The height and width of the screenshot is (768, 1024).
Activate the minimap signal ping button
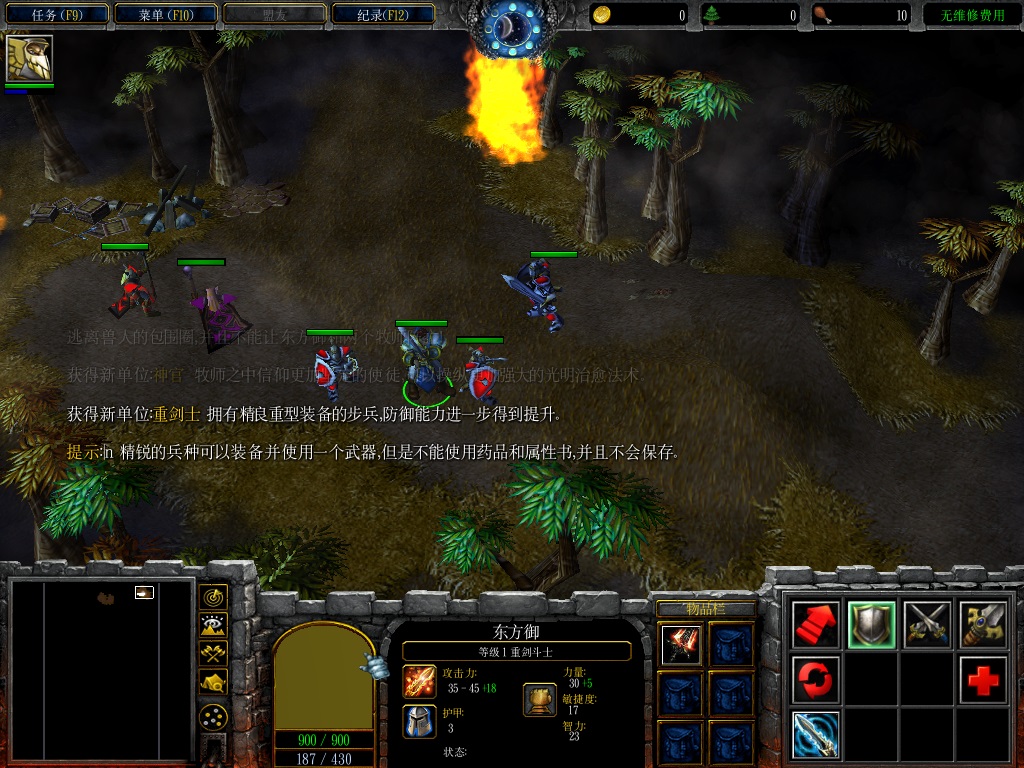pos(213,597)
